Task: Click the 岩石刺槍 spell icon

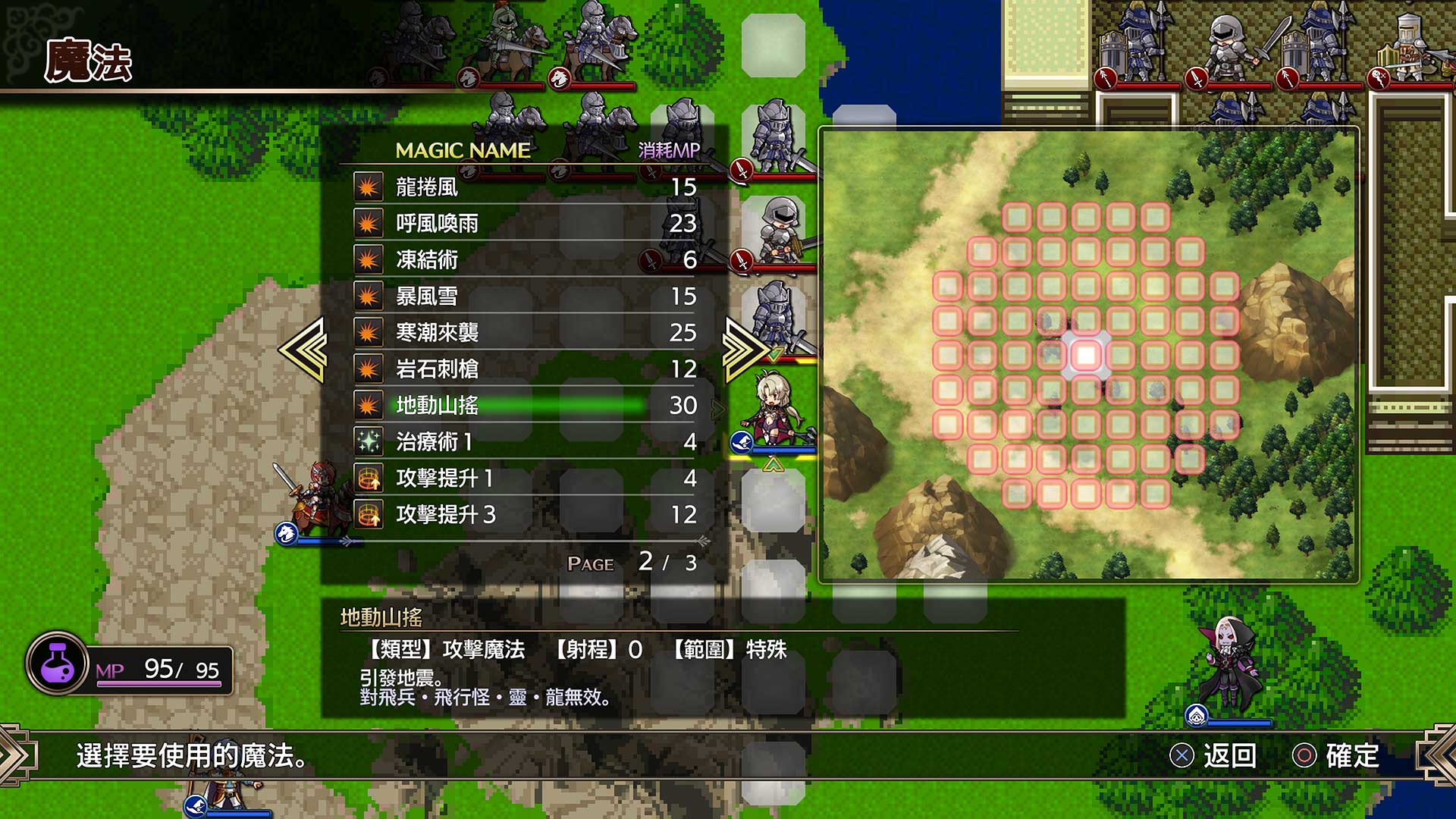Action: point(369,369)
